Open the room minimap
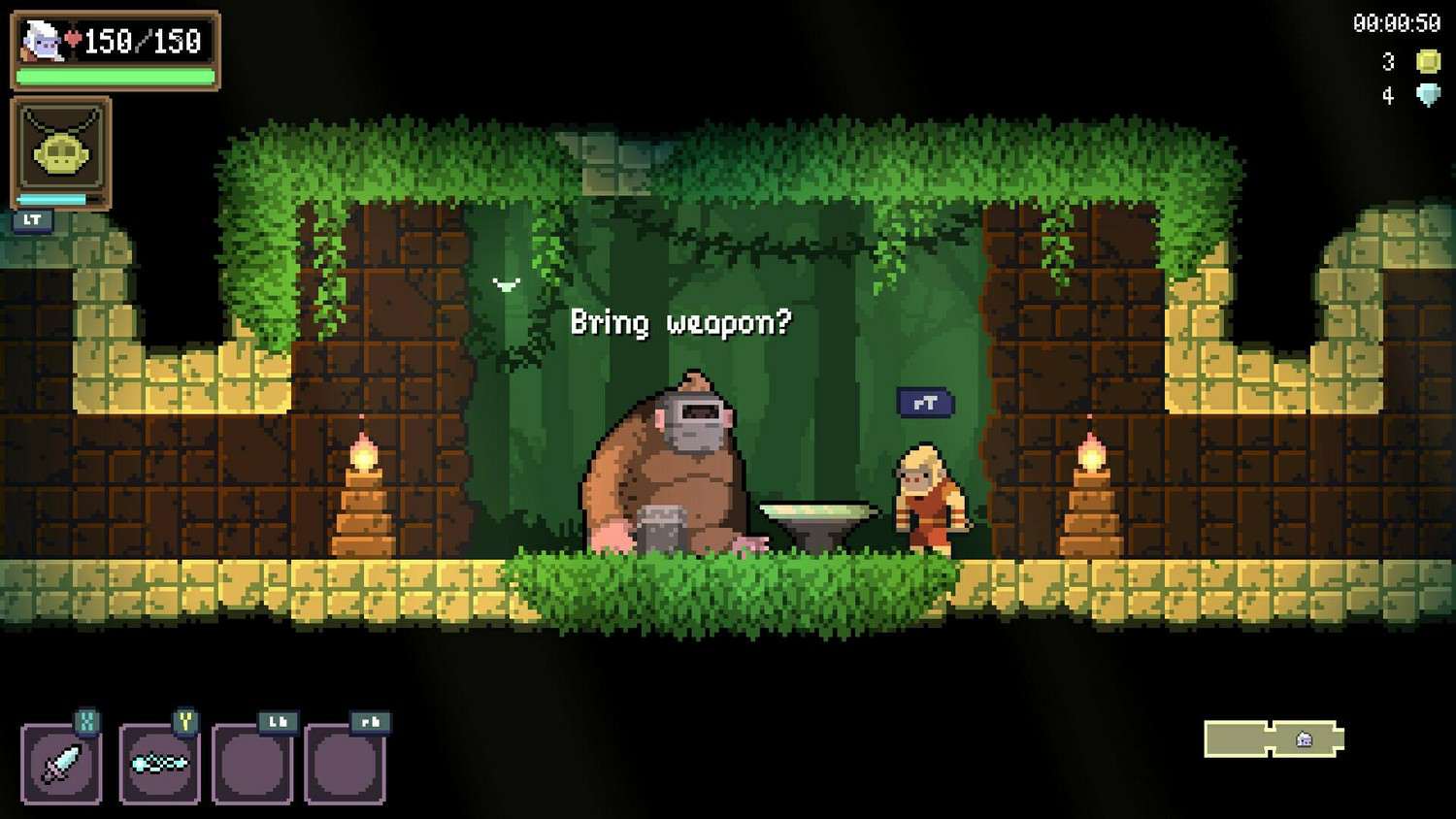Screen dimensions: 1456x819 pyautogui.click(x=1274, y=739)
